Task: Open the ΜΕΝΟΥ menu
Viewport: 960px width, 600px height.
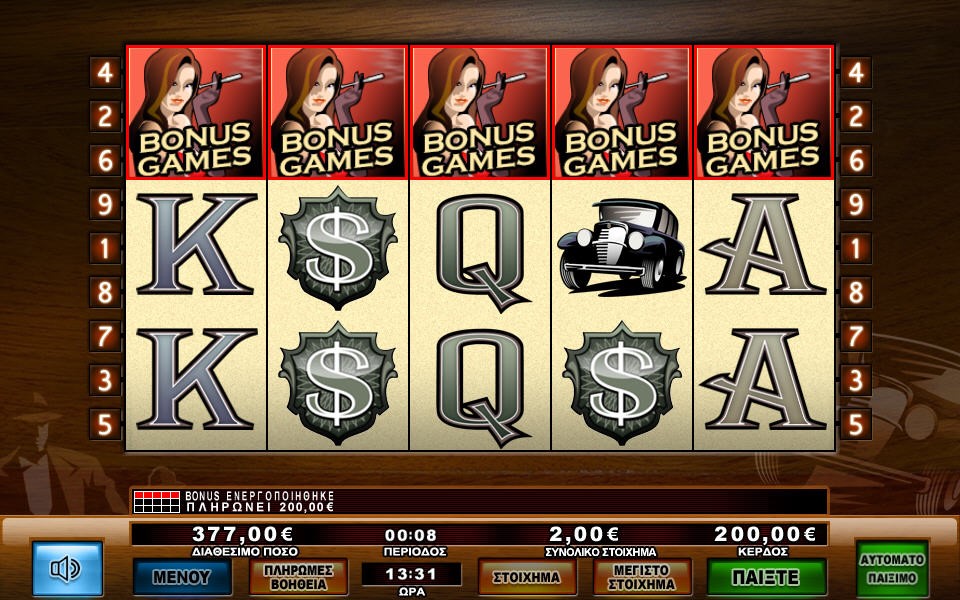Action: point(182,577)
